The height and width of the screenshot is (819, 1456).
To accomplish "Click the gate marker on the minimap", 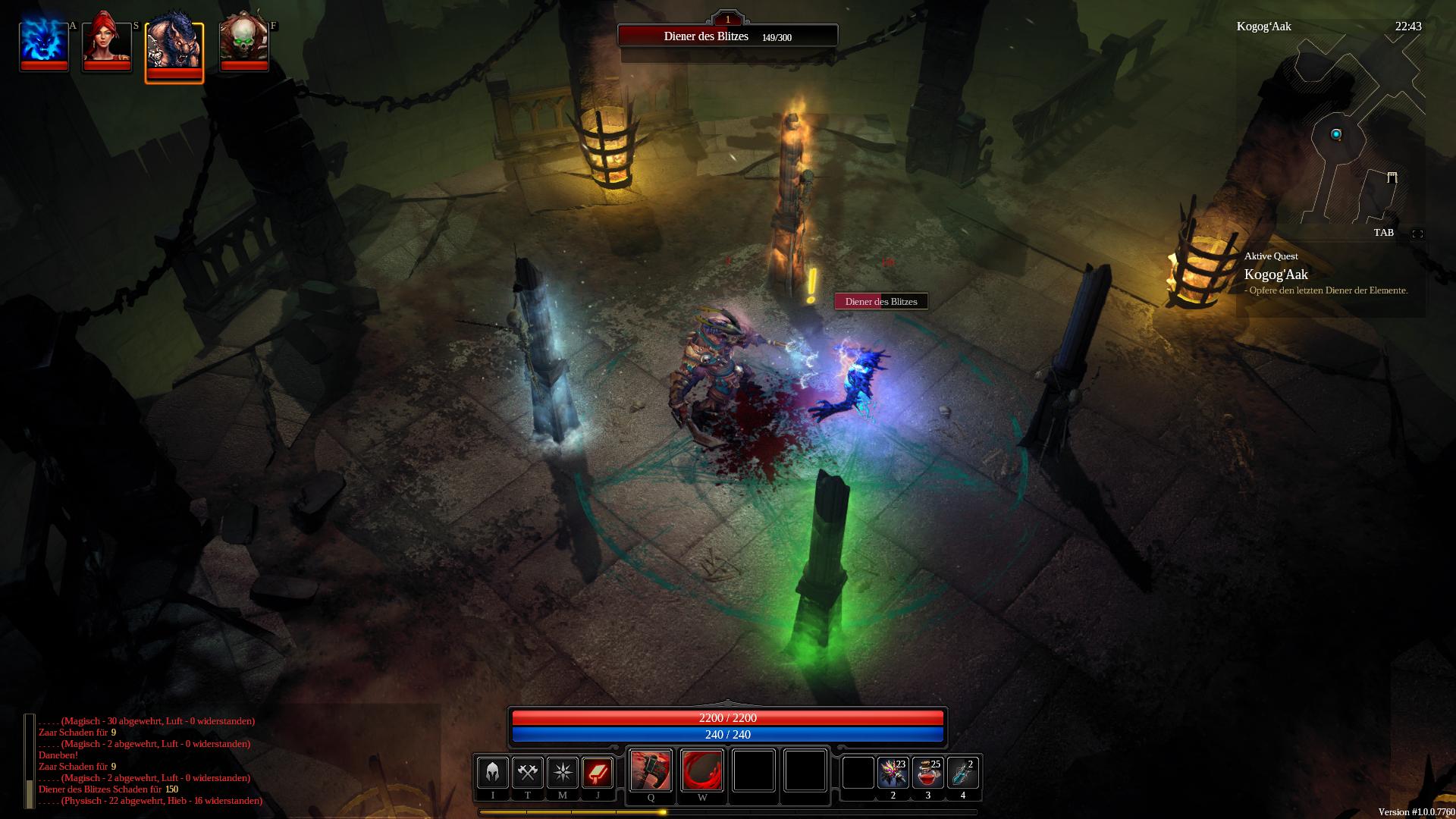I will (x=1392, y=177).
